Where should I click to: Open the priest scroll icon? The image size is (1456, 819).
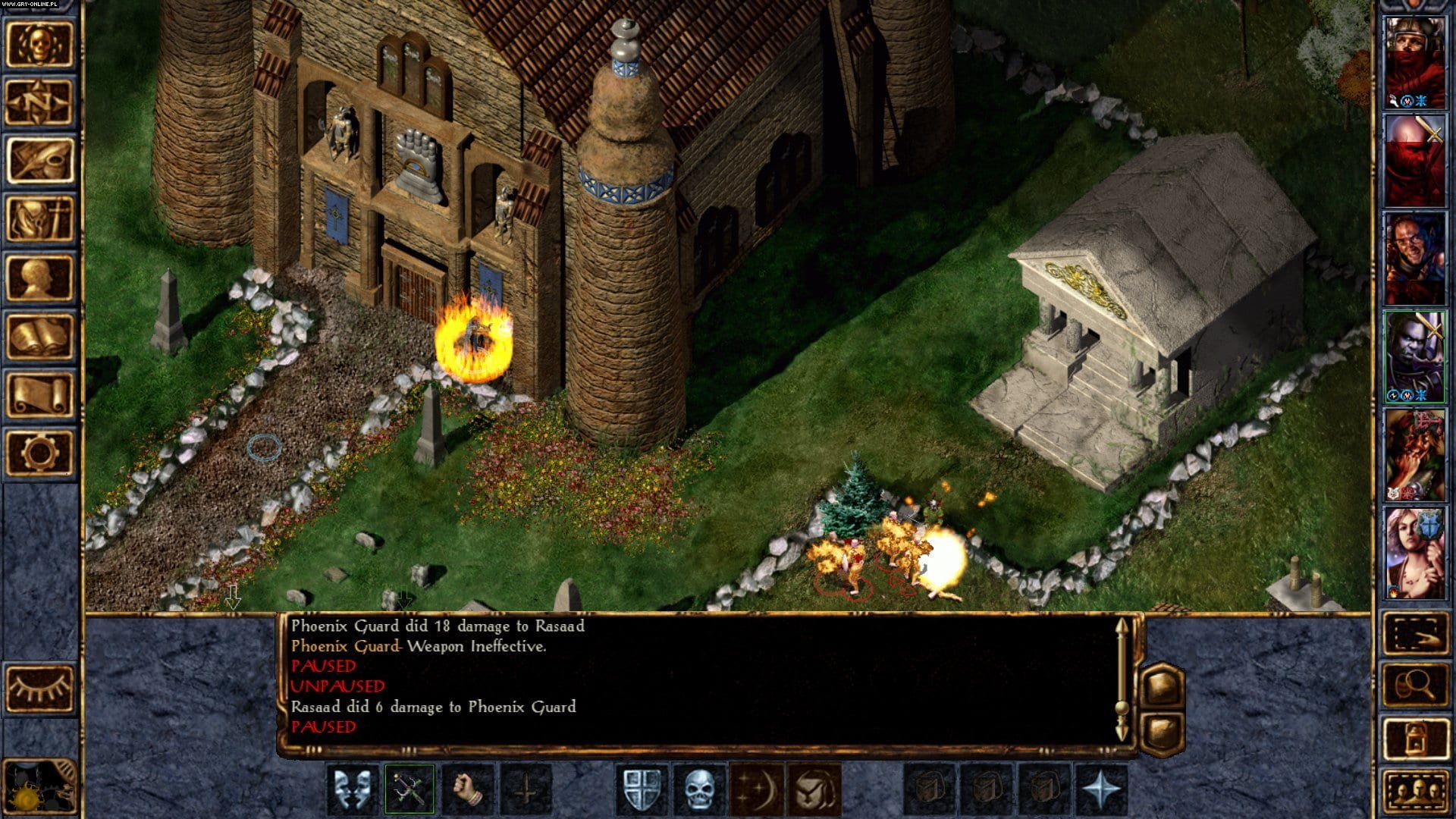(x=40, y=394)
